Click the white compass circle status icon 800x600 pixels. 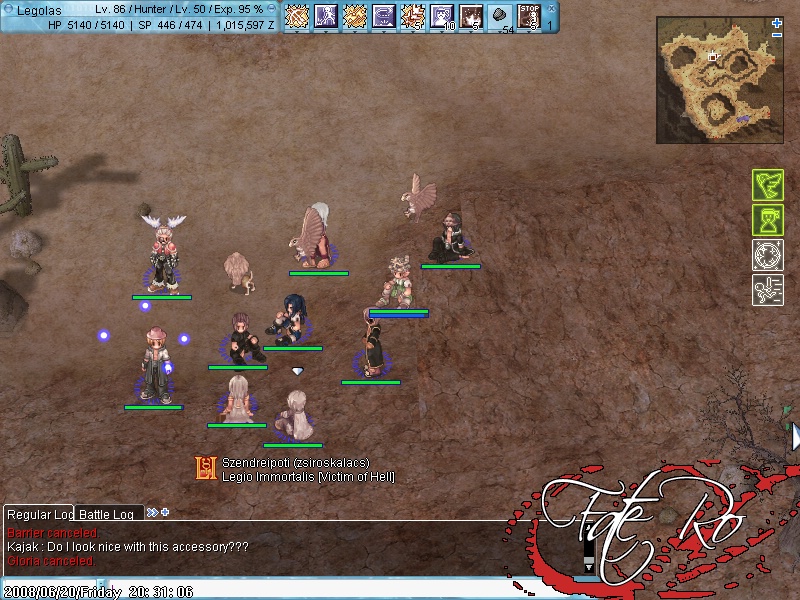click(767, 255)
